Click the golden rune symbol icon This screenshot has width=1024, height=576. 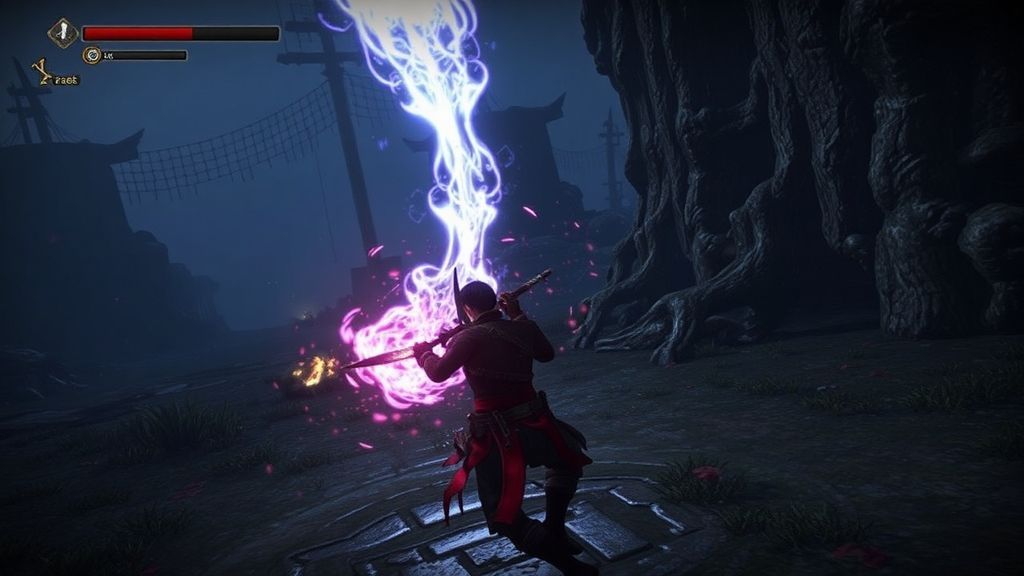42,71
